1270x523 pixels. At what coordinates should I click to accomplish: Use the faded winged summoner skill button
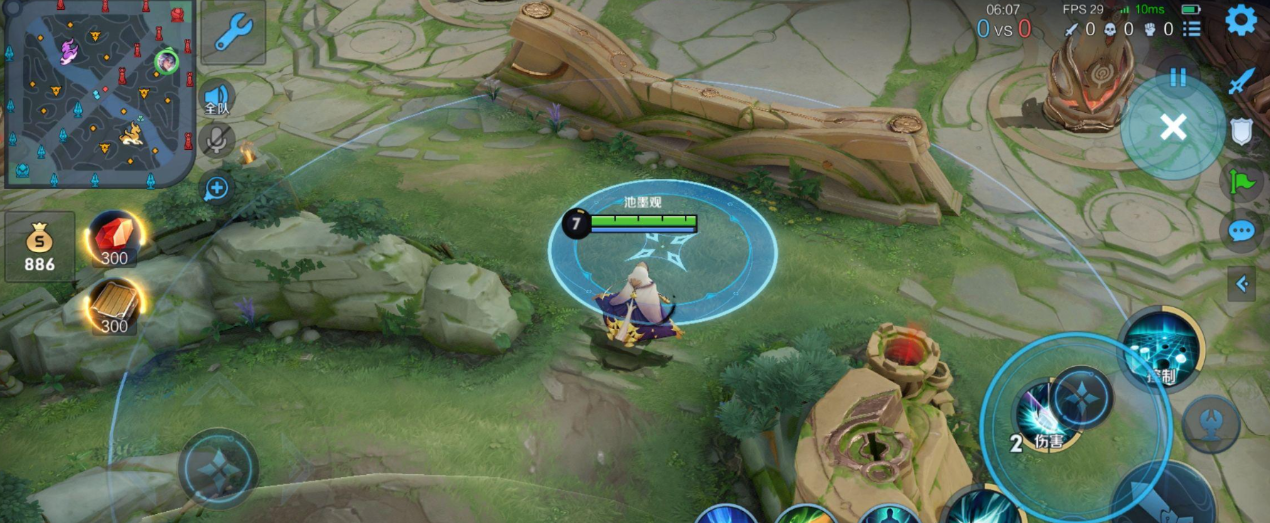pos(1210,423)
